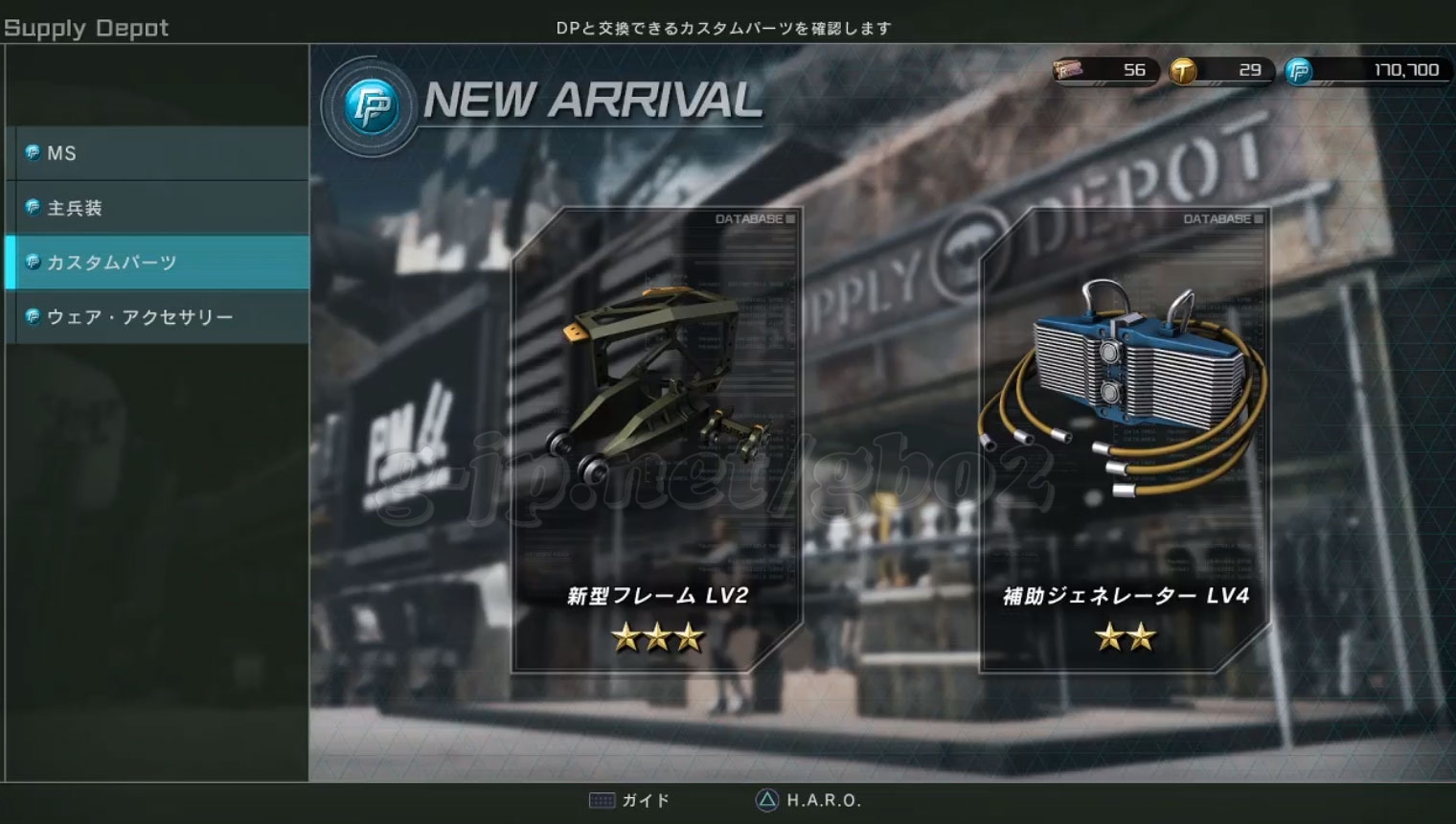This screenshot has height=824, width=1456.
Task: Select the 新型フレーム LV2 card
Action: (x=657, y=441)
